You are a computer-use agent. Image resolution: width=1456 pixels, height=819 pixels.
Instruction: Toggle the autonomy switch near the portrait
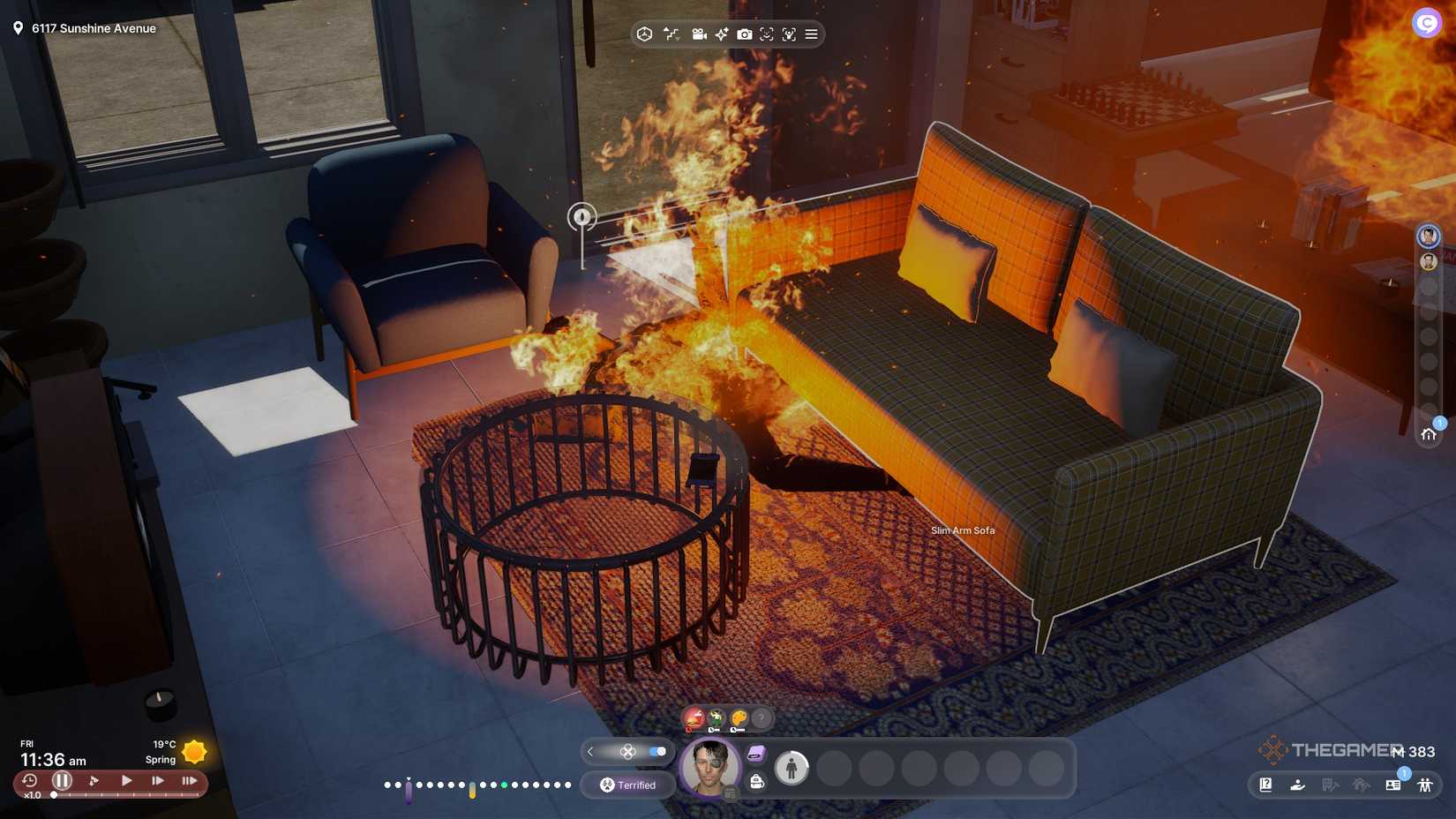point(657,751)
